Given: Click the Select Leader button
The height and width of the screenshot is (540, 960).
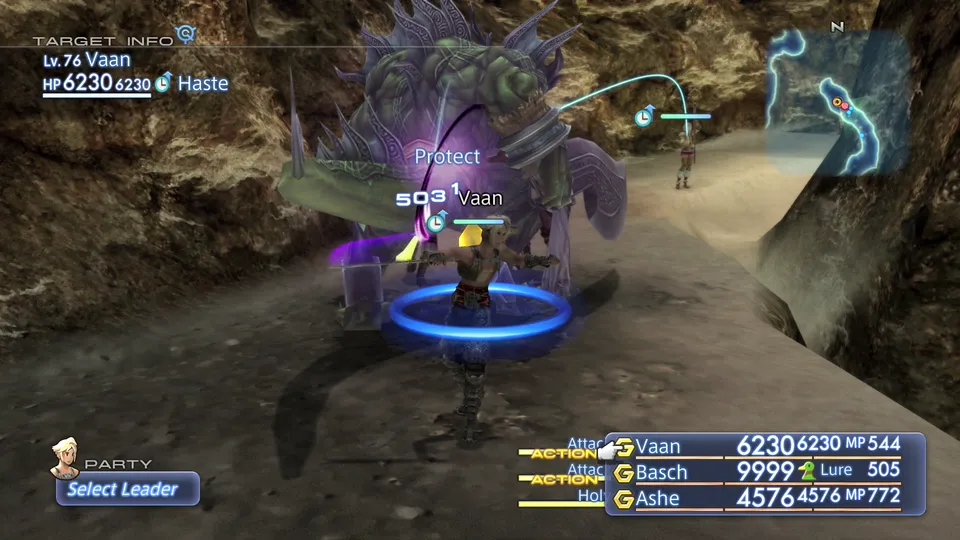Looking at the screenshot, I should click(126, 489).
